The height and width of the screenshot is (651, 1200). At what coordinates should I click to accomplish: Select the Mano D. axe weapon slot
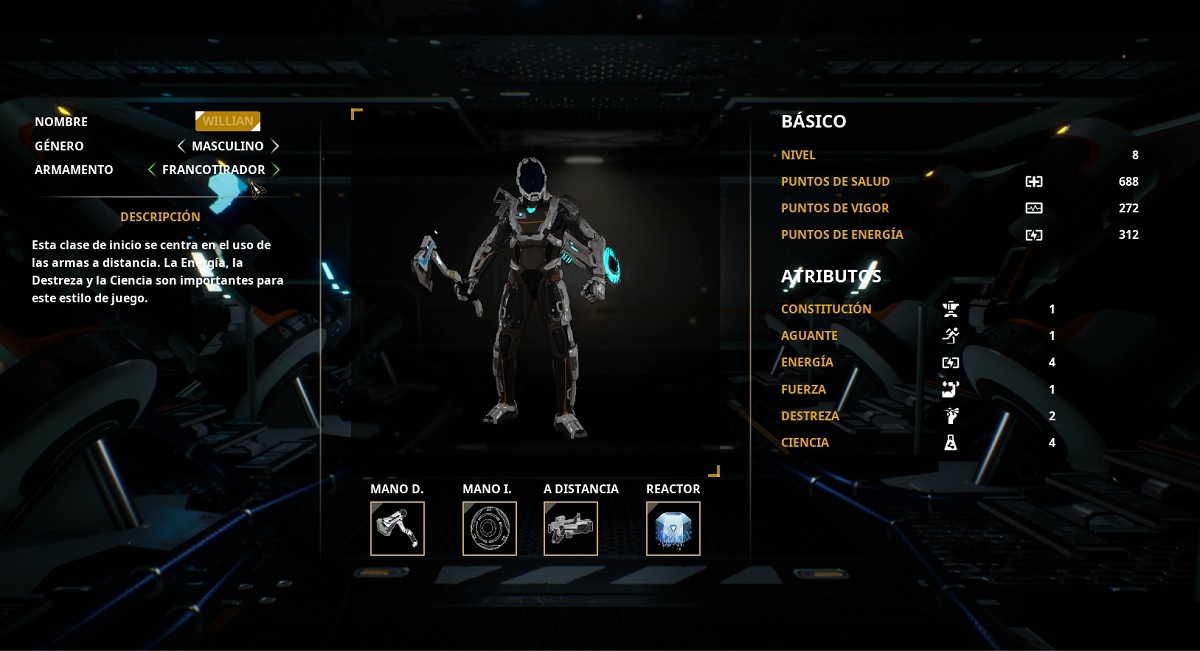click(397, 528)
